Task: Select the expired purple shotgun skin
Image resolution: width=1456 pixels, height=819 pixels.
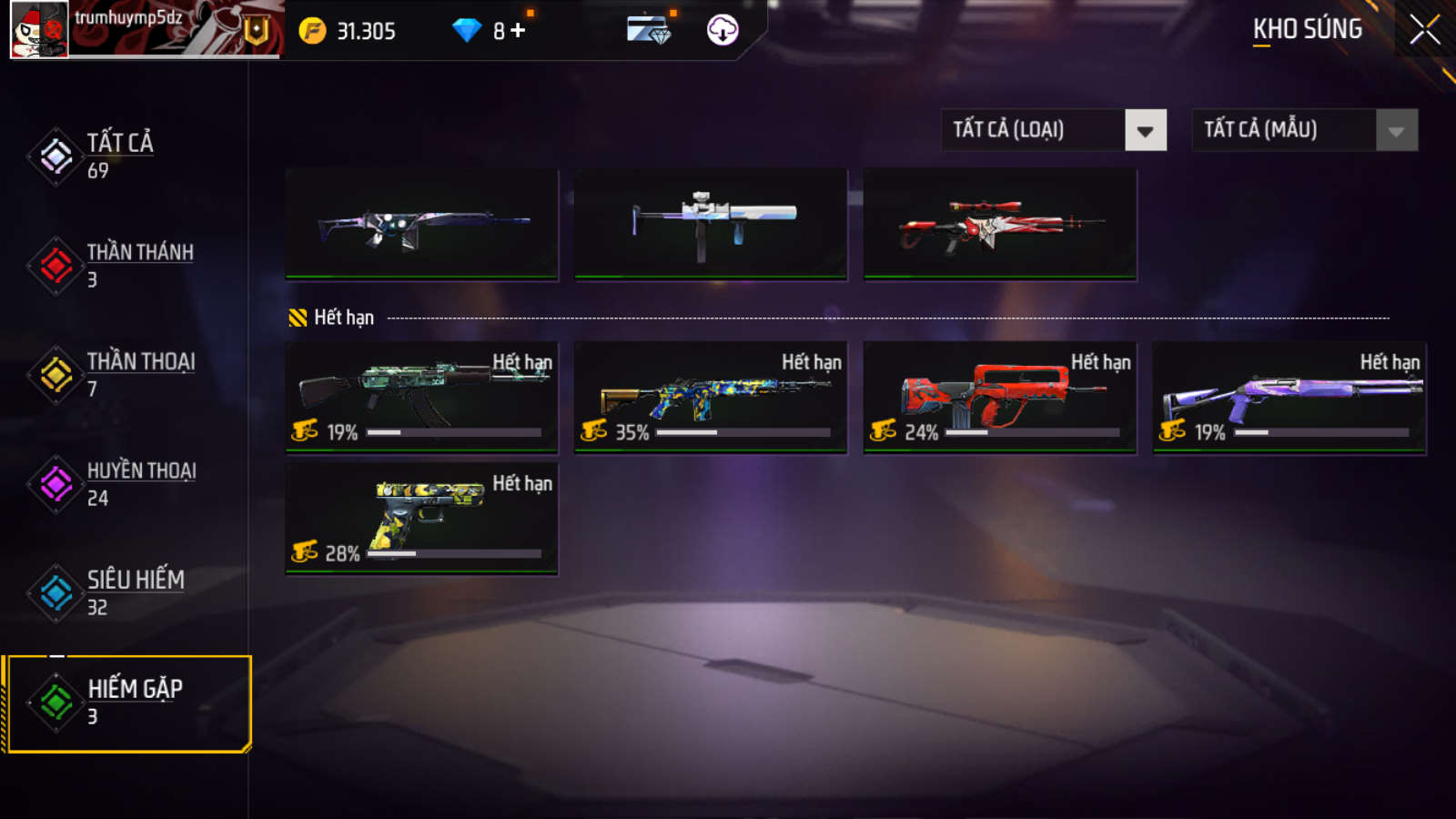Action: pos(1289,397)
